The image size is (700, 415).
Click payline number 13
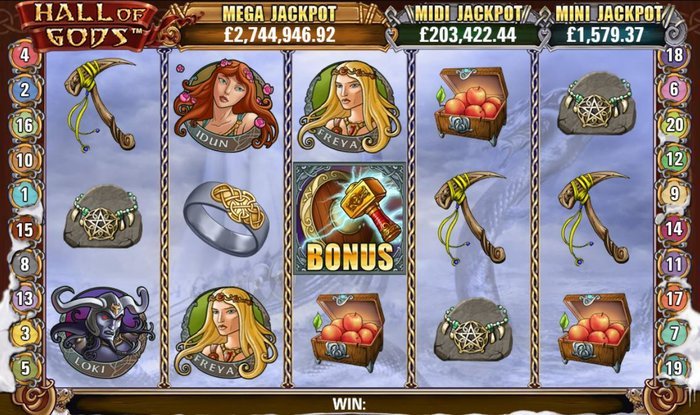click(24, 298)
